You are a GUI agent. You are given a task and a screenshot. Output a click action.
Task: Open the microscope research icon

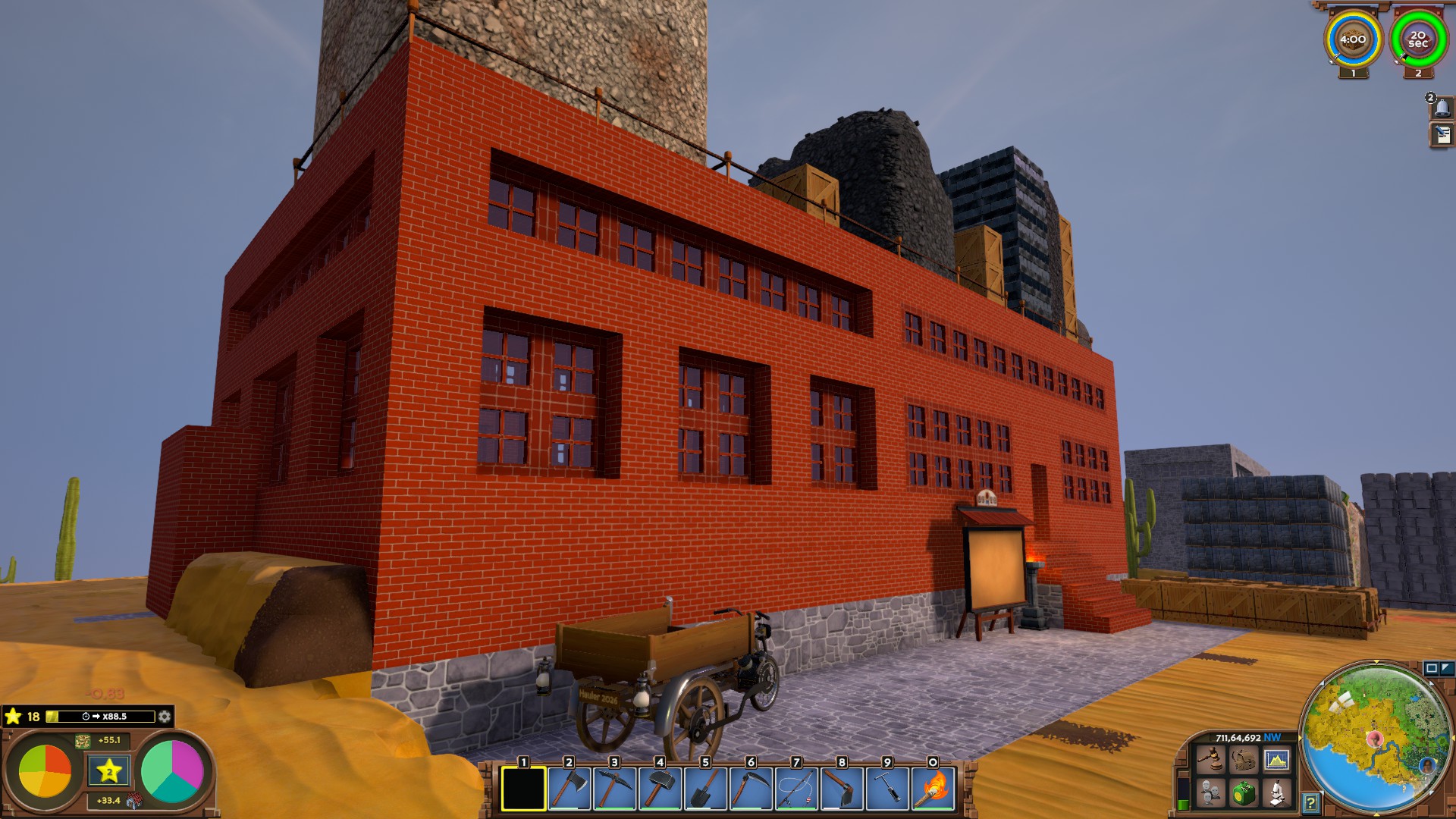pyautogui.click(x=1277, y=793)
